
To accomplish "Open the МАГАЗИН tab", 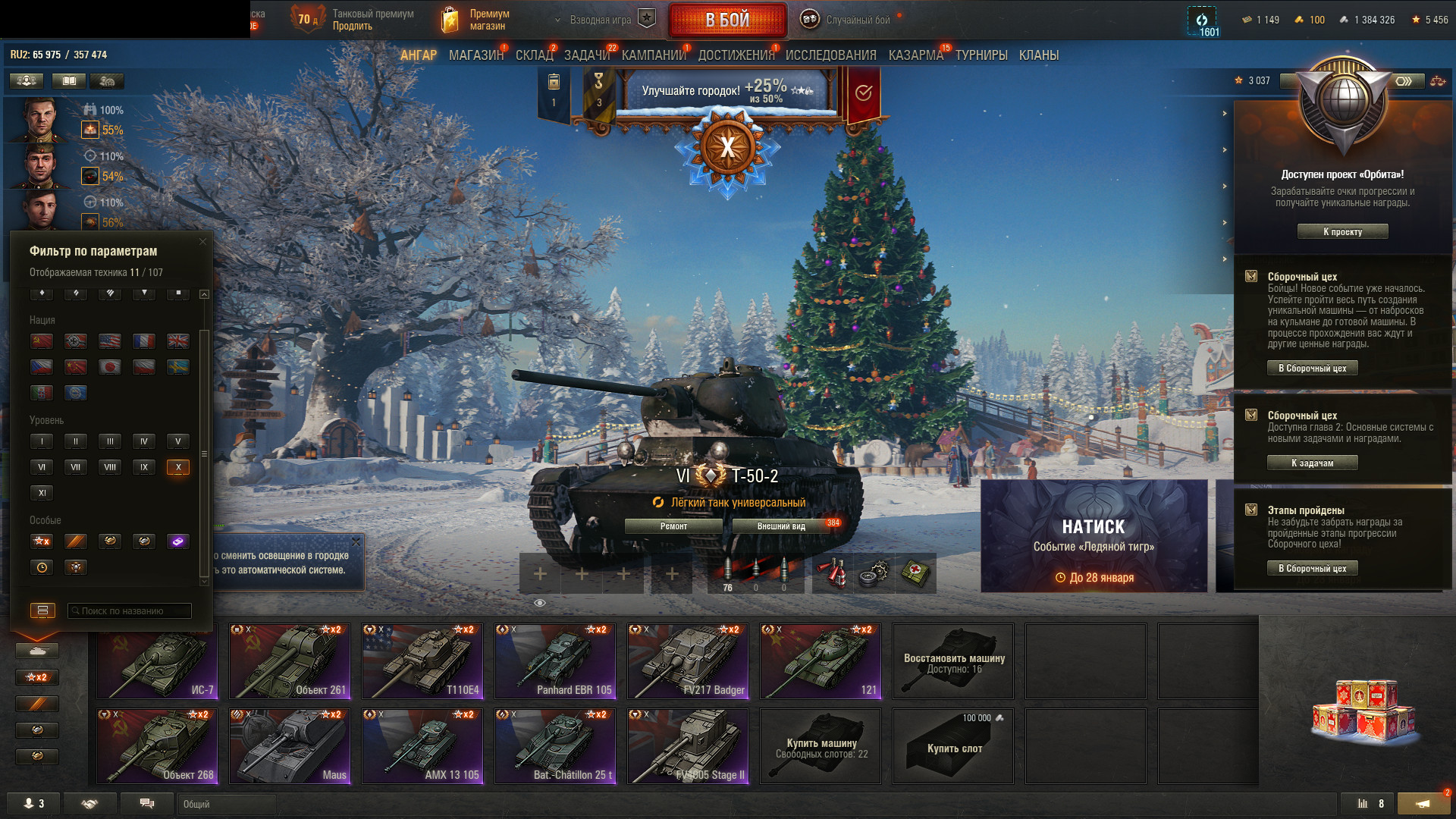I will (475, 55).
